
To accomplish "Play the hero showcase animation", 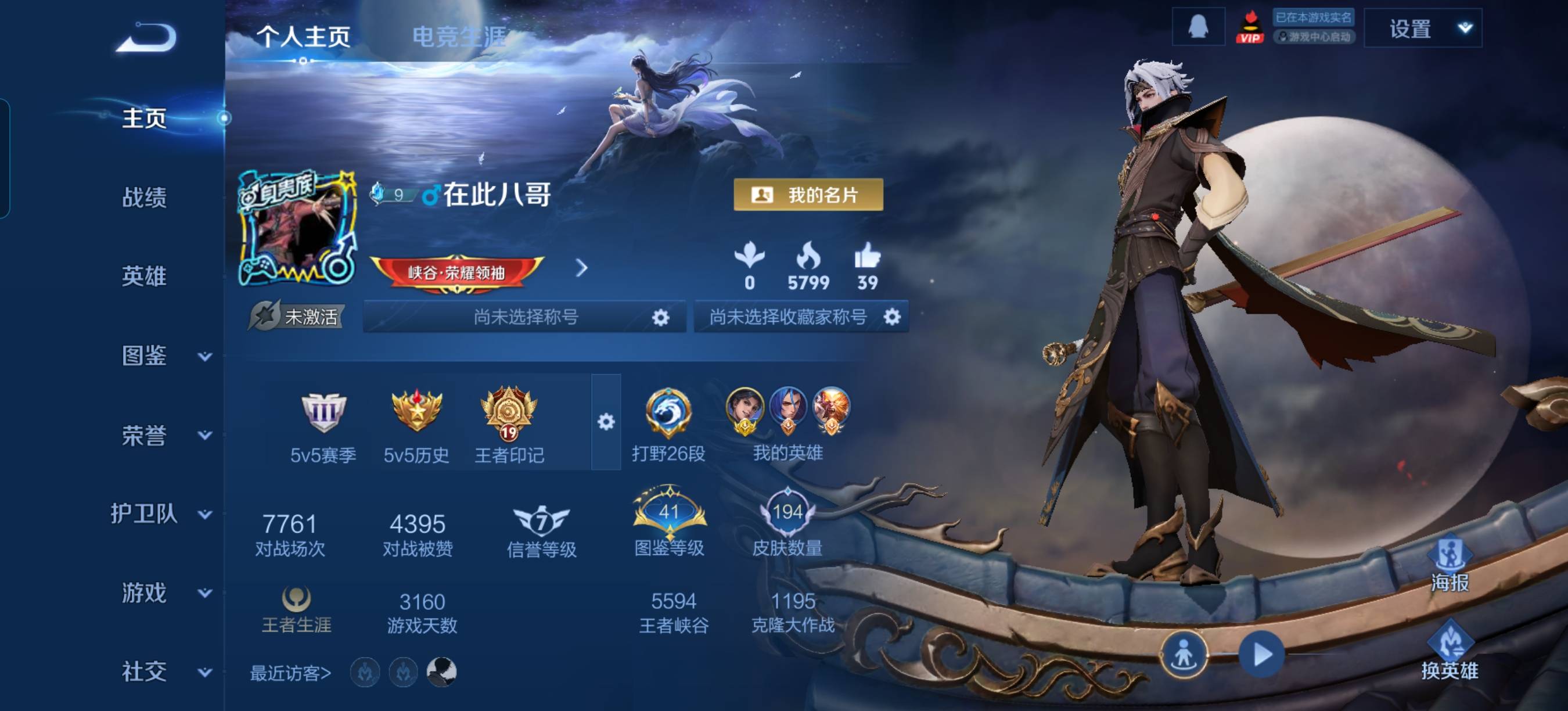I will (x=1262, y=655).
